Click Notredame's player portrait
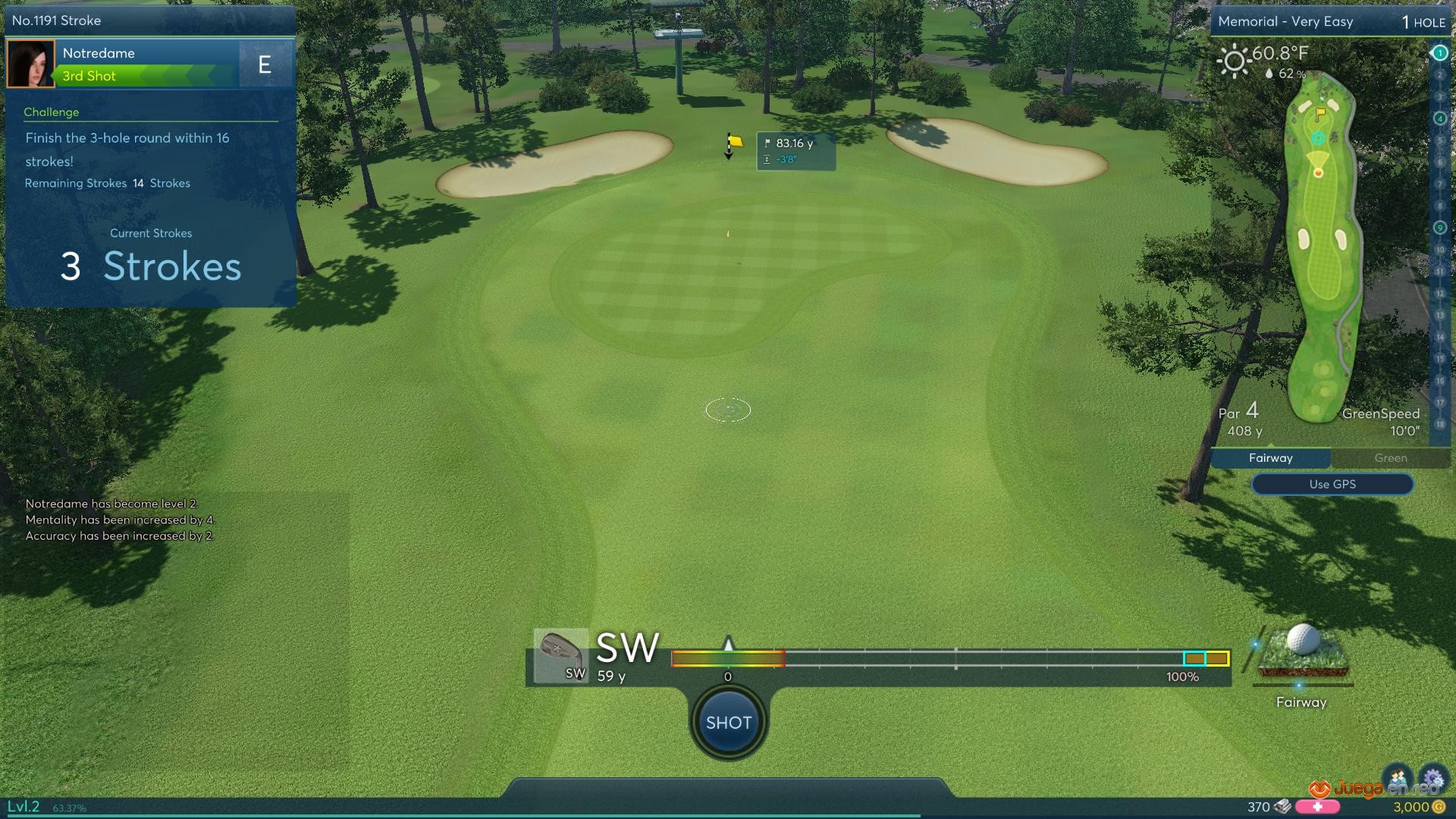The image size is (1456, 819). coord(30,64)
